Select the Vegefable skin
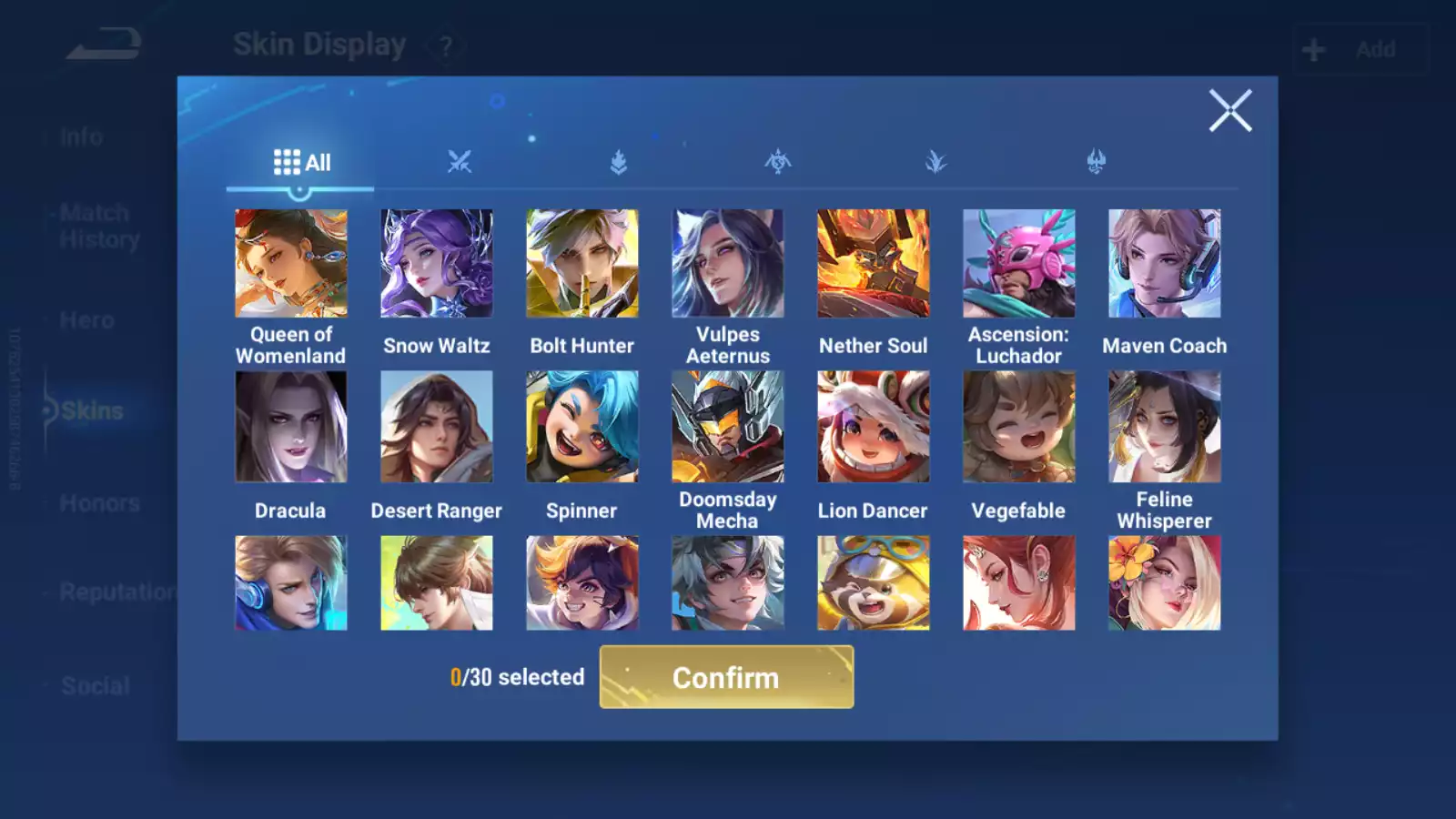 coord(1019,427)
